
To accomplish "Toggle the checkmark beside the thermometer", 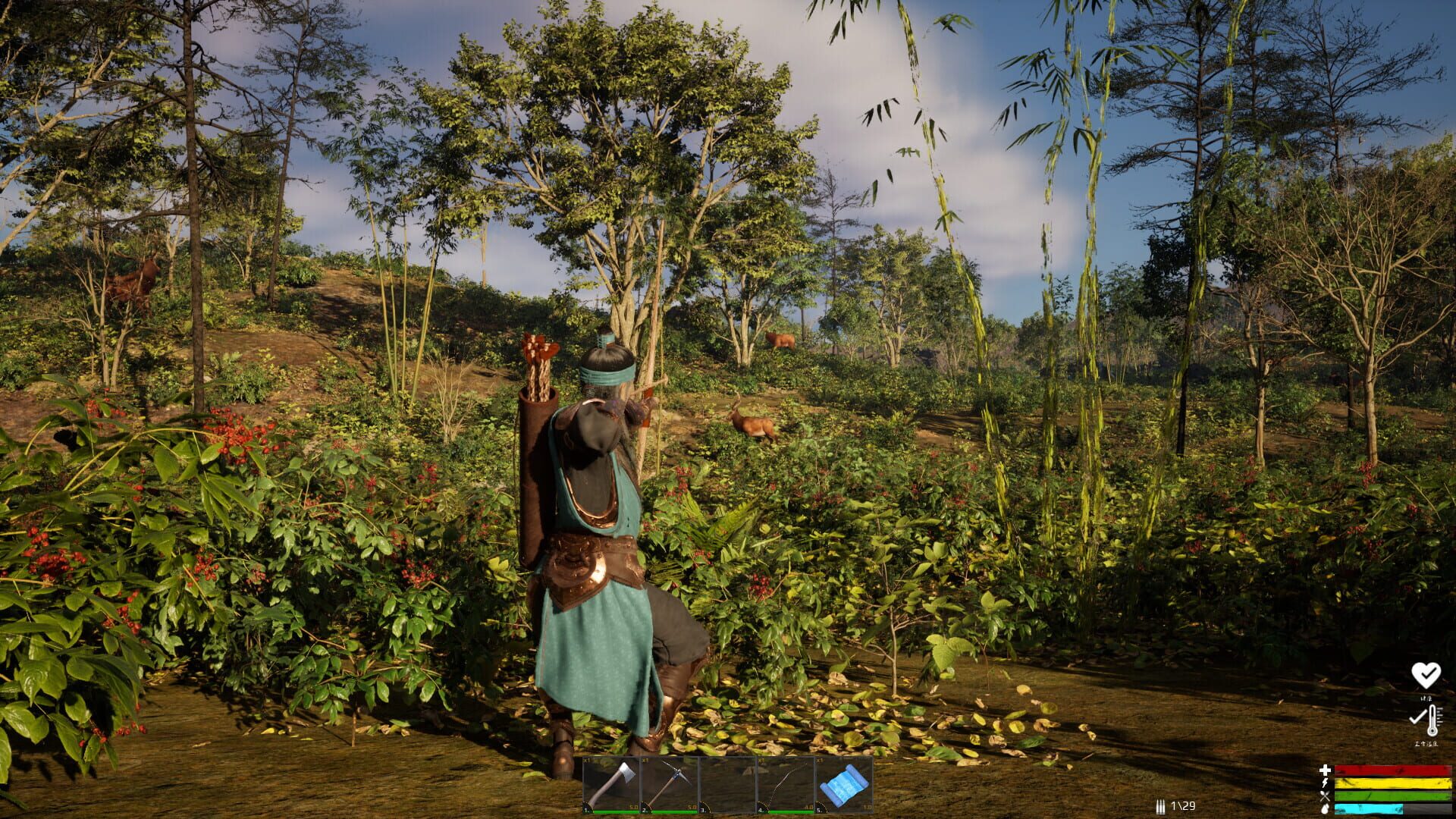I will click(x=1417, y=718).
